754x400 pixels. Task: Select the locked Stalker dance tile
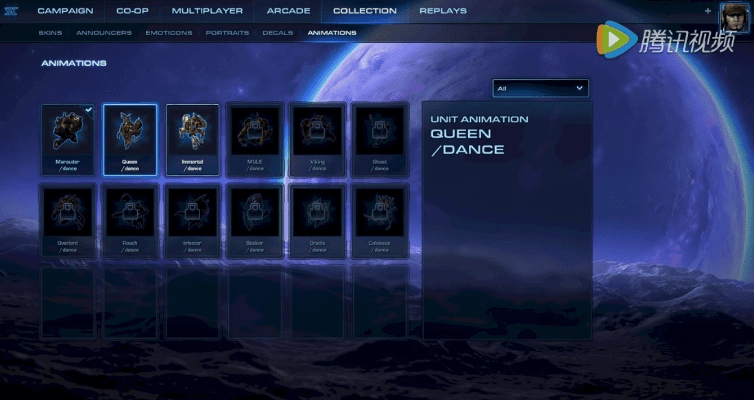(x=254, y=219)
